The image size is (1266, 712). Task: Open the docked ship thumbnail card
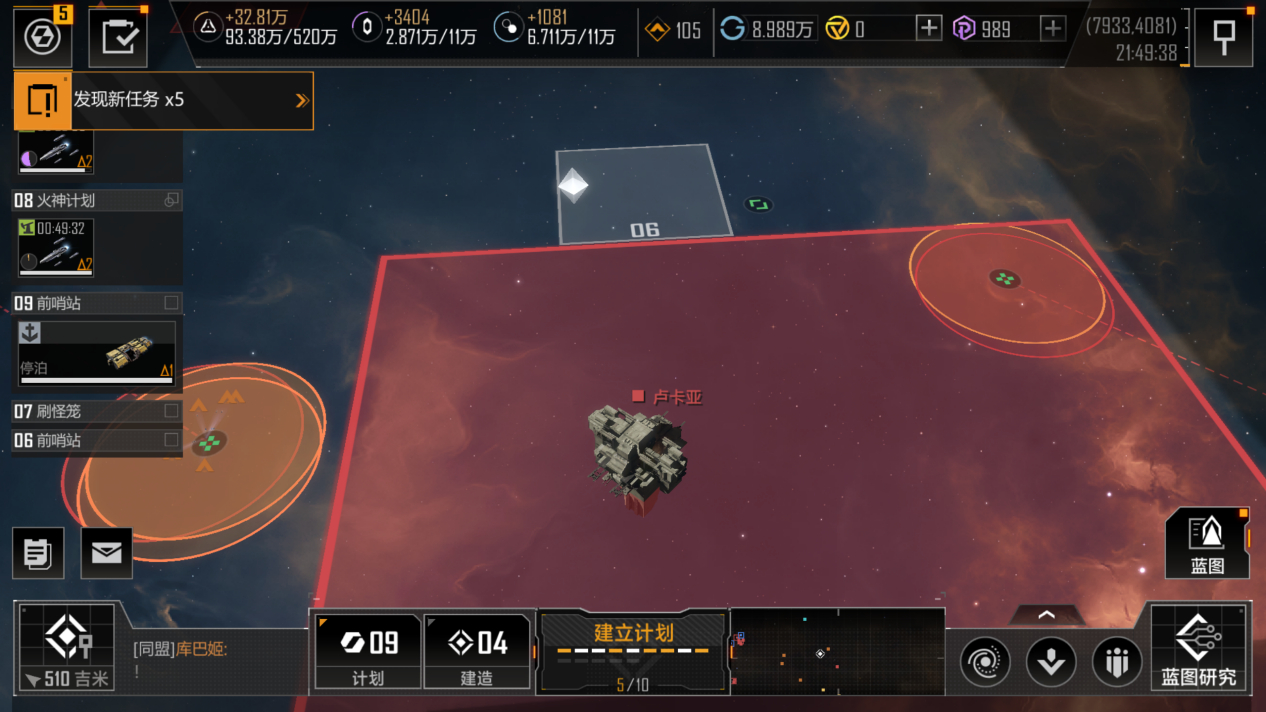pos(96,352)
